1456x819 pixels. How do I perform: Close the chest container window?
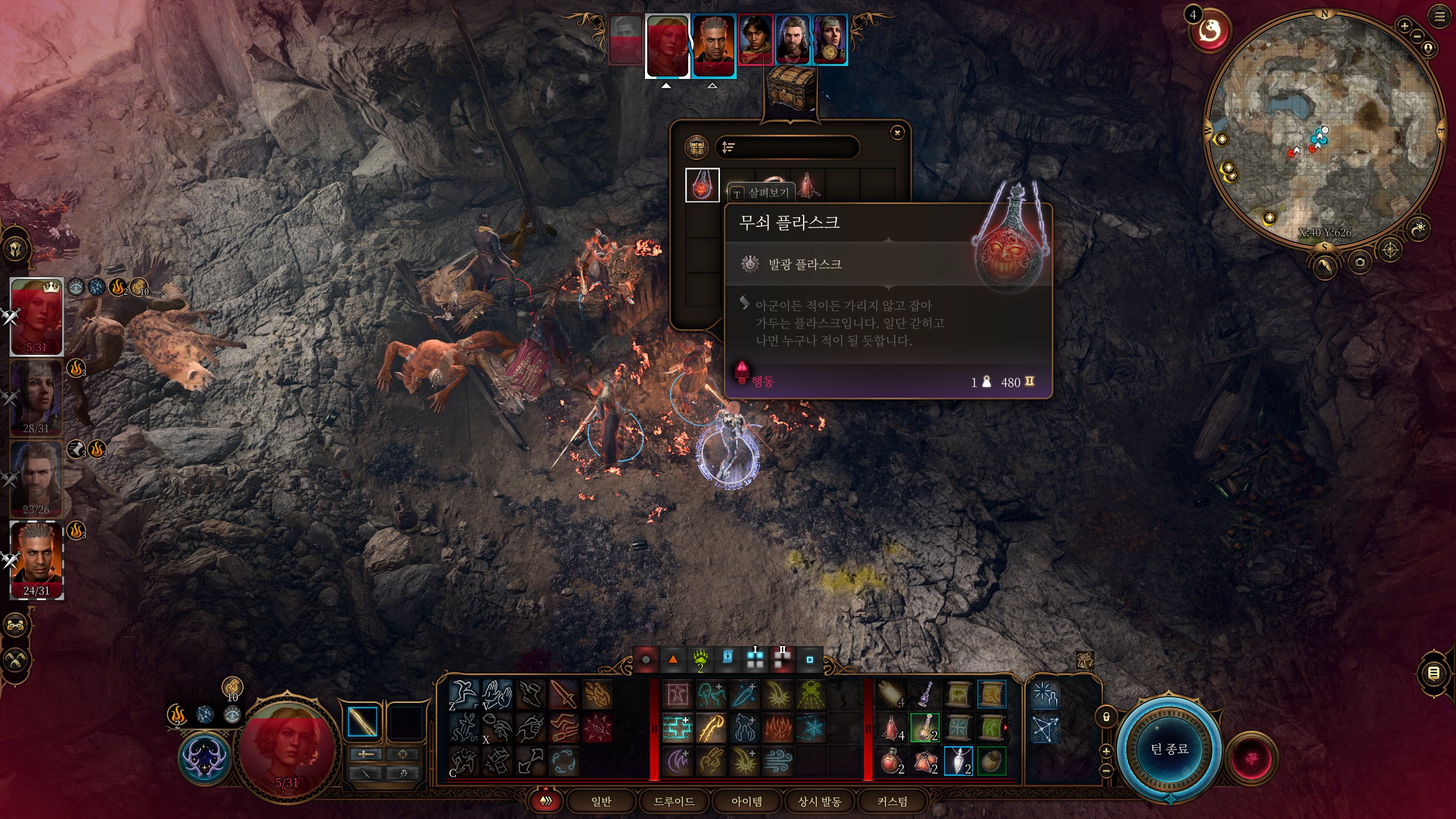tap(897, 133)
